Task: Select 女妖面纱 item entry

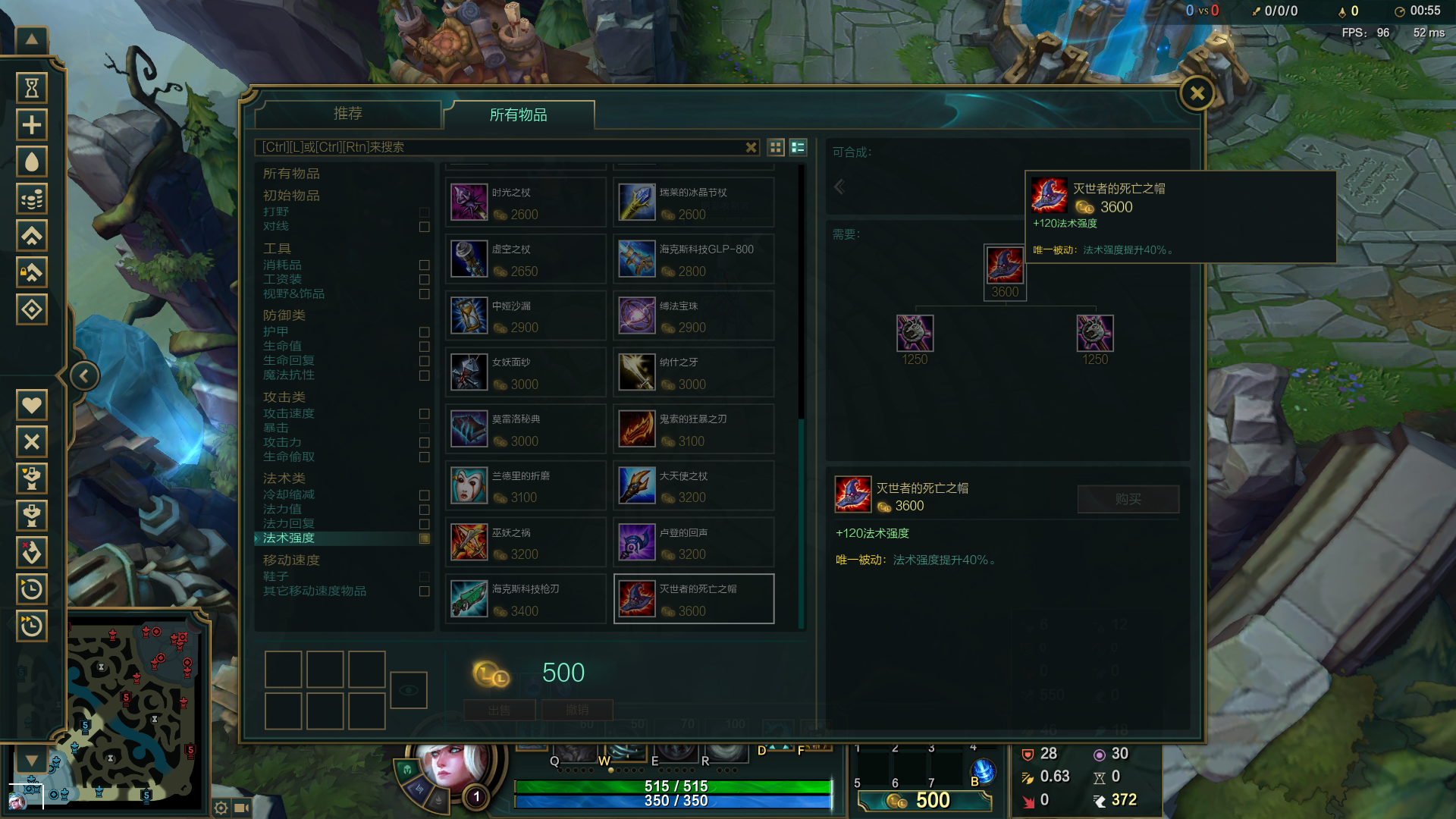Action: pyautogui.click(x=526, y=373)
